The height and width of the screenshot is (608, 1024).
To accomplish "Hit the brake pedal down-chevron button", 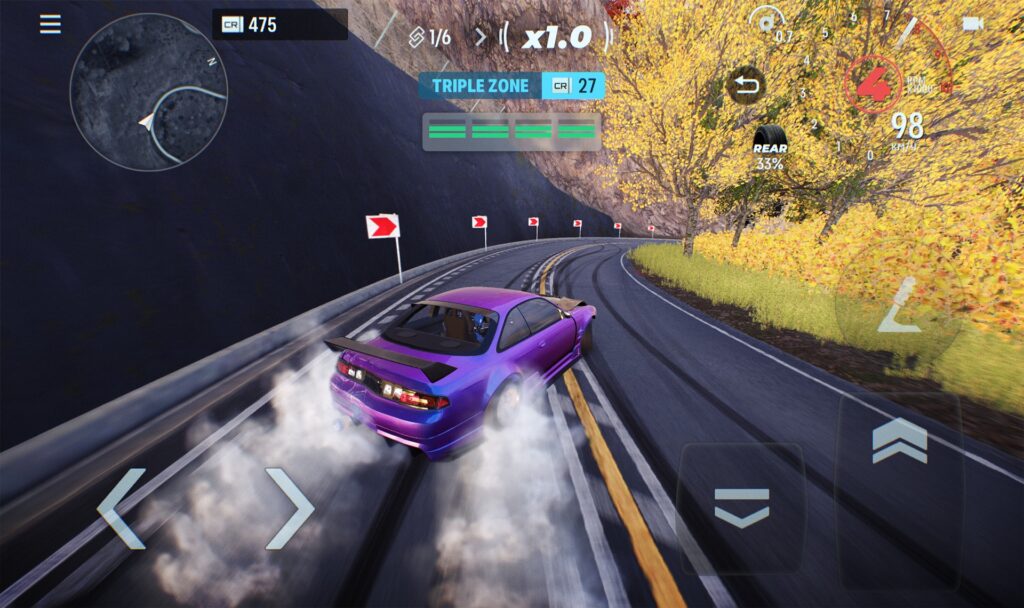I will click(x=741, y=507).
